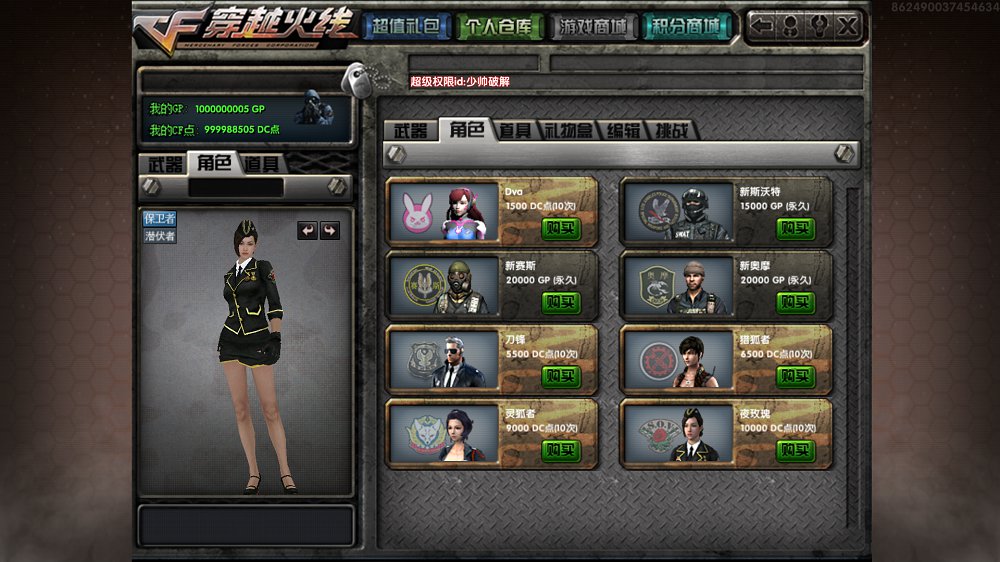
Task: Buy 夜玫瑰 for 10000 DC points
Action: click(795, 450)
